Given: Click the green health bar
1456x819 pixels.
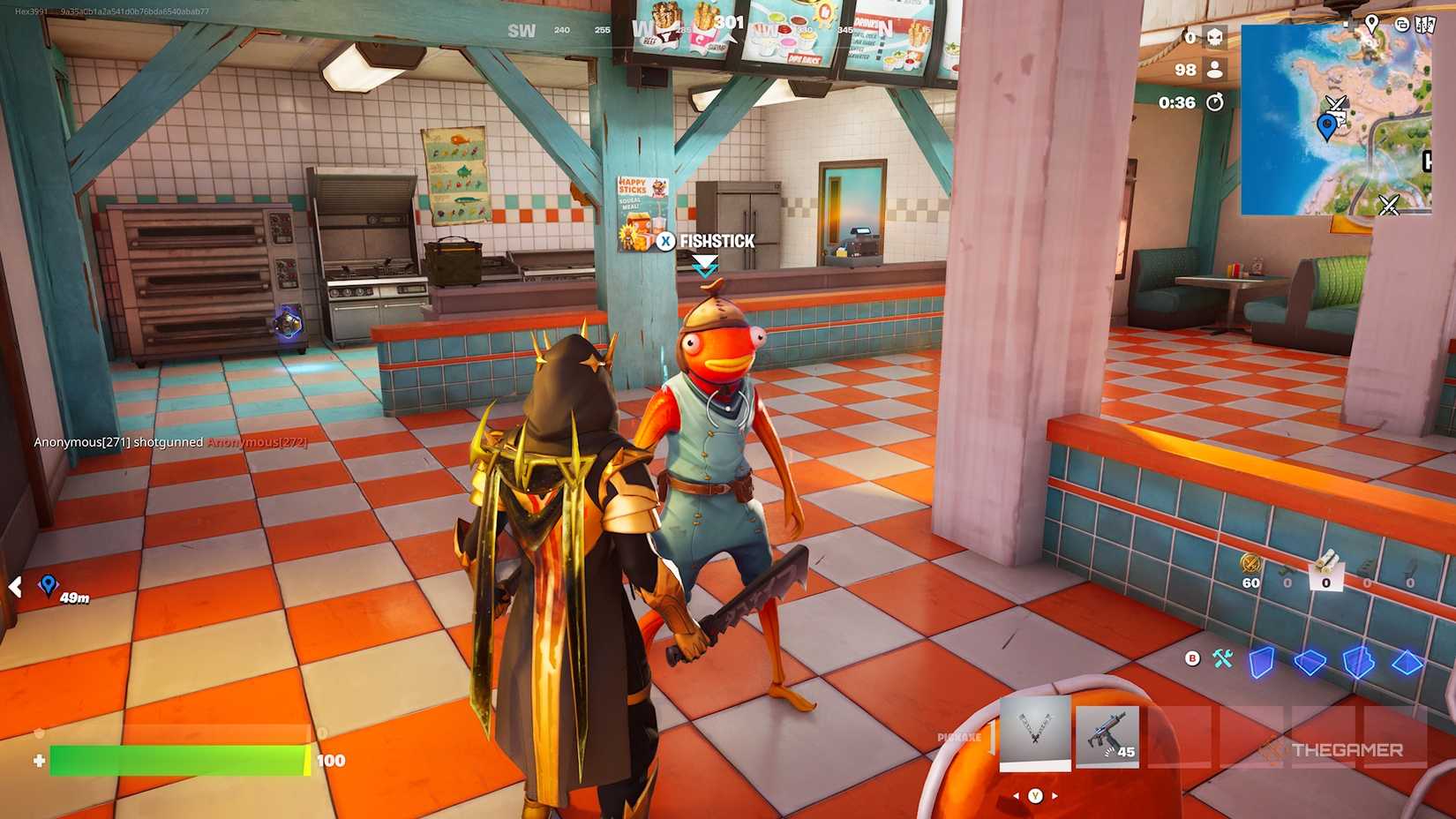Looking at the screenshot, I should (176, 760).
